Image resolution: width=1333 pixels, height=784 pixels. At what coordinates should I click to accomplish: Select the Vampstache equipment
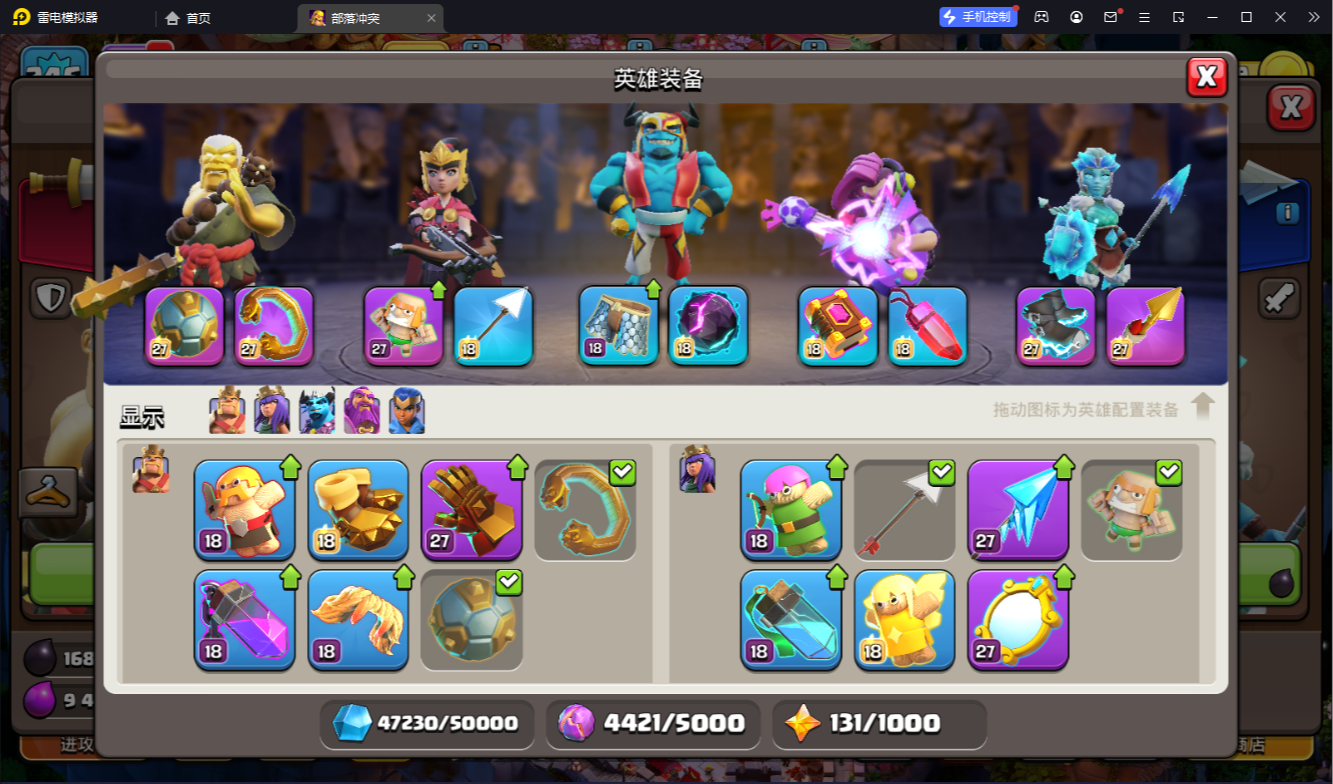pyautogui.click(x=358, y=620)
